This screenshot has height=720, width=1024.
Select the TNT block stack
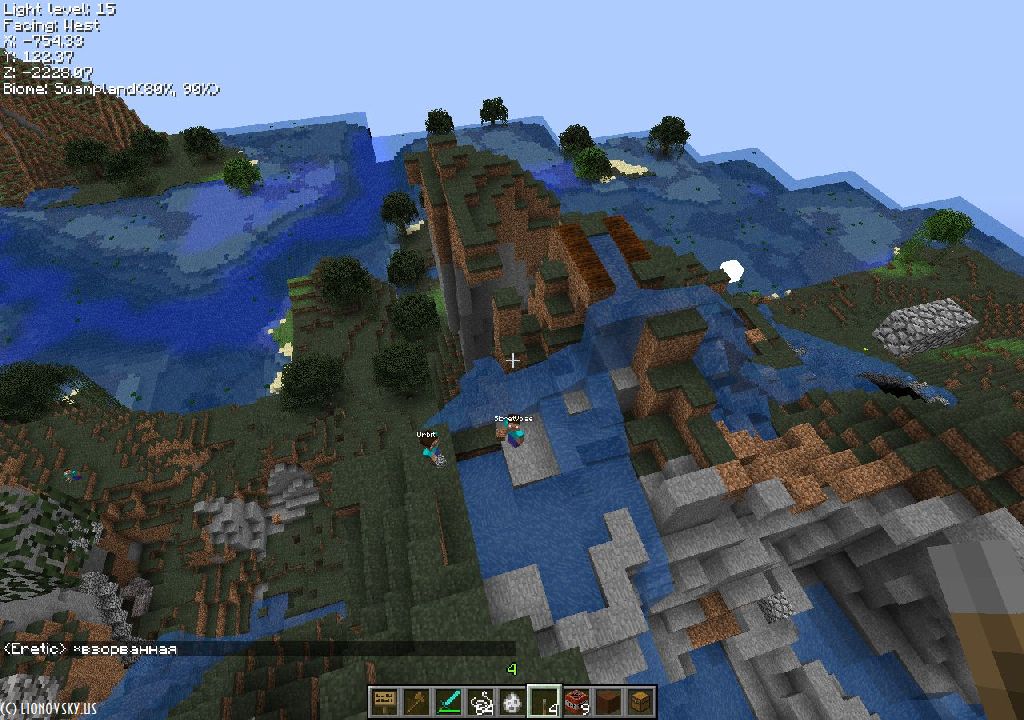(x=575, y=702)
